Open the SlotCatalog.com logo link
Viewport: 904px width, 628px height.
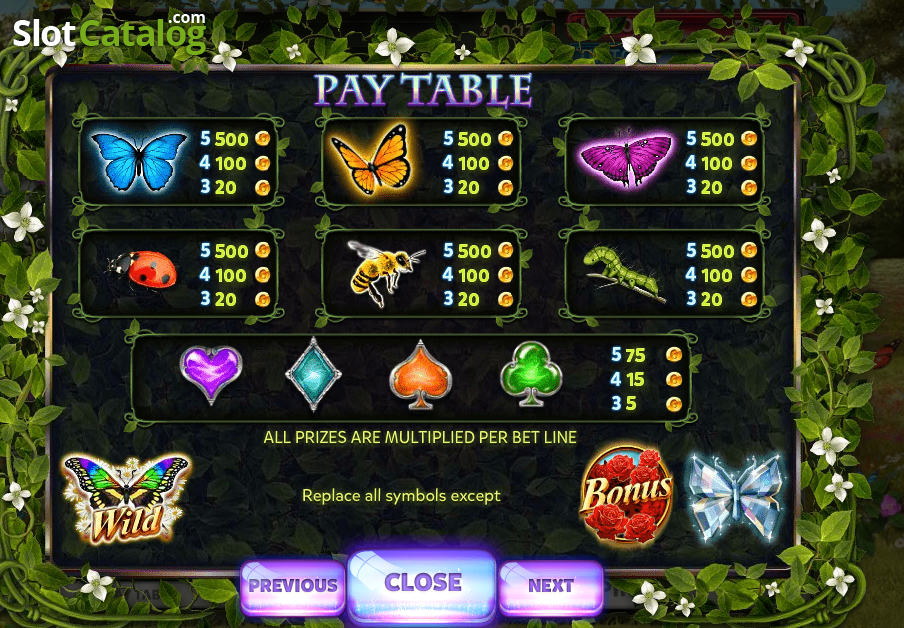(109, 33)
